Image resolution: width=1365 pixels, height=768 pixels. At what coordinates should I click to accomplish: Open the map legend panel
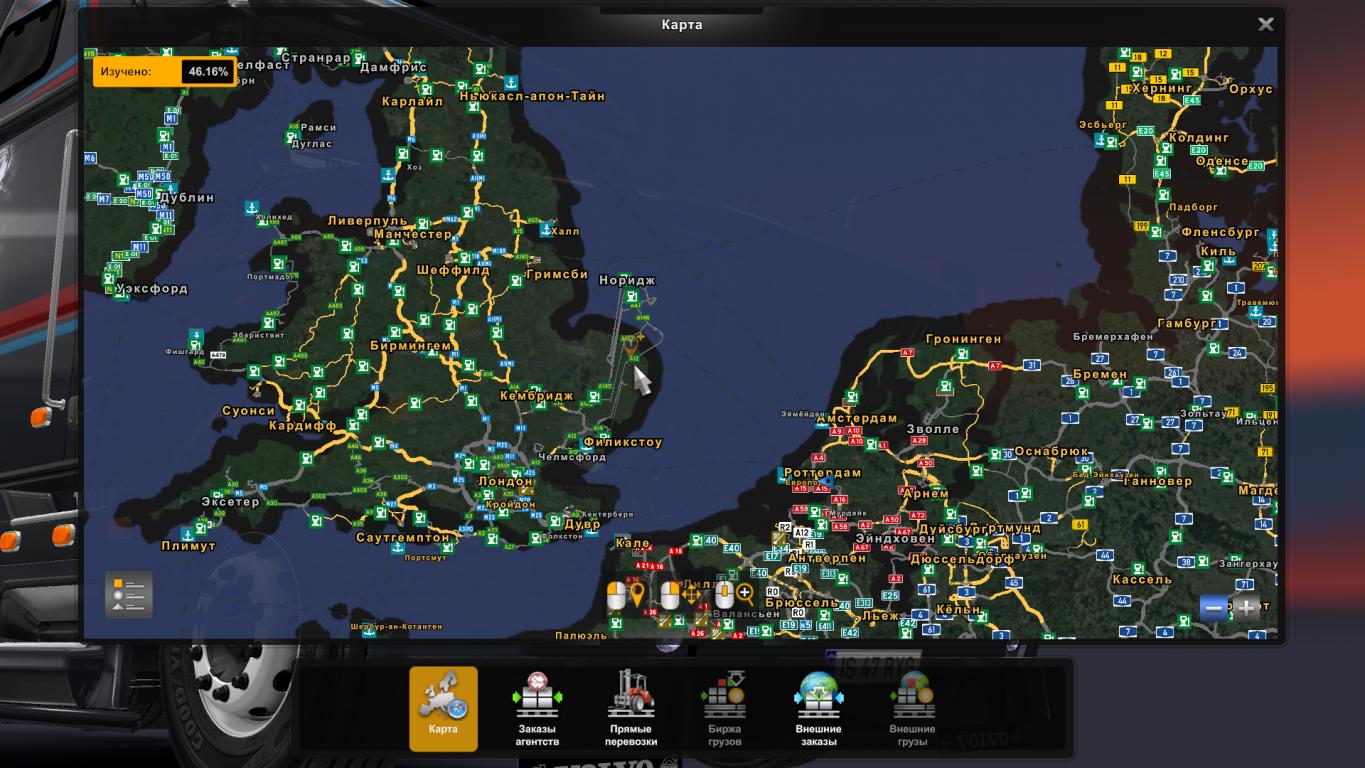pos(129,595)
